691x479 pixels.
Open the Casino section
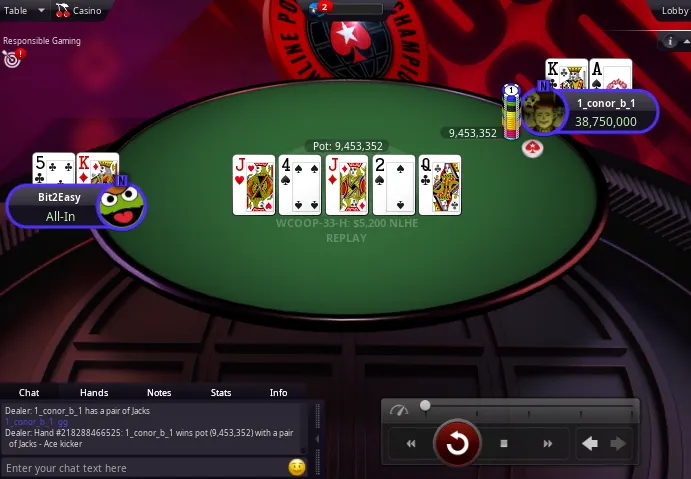(x=78, y=10)
